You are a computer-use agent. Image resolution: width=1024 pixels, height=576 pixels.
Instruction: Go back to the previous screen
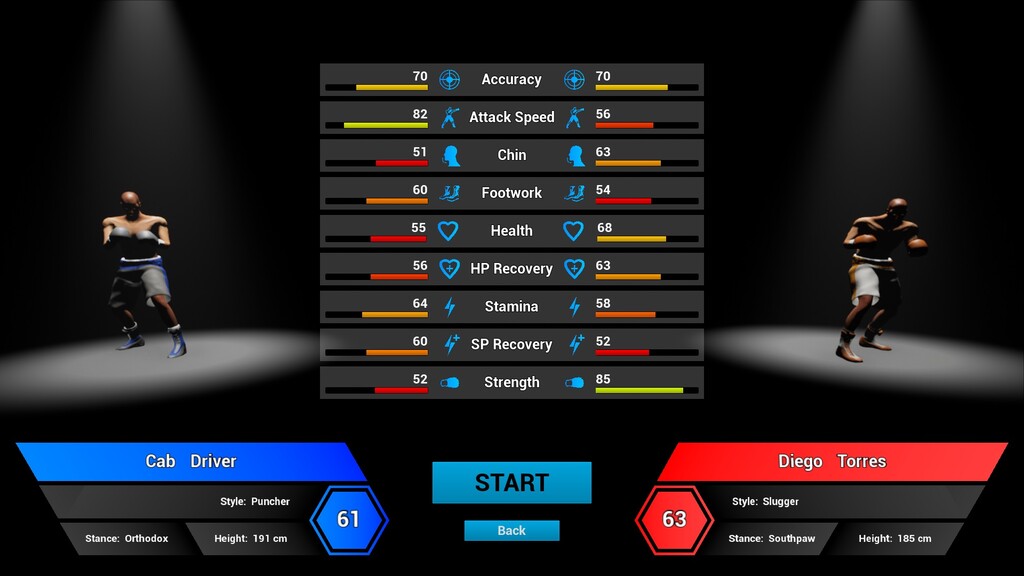pyautogui.click(x=511, y=531)
